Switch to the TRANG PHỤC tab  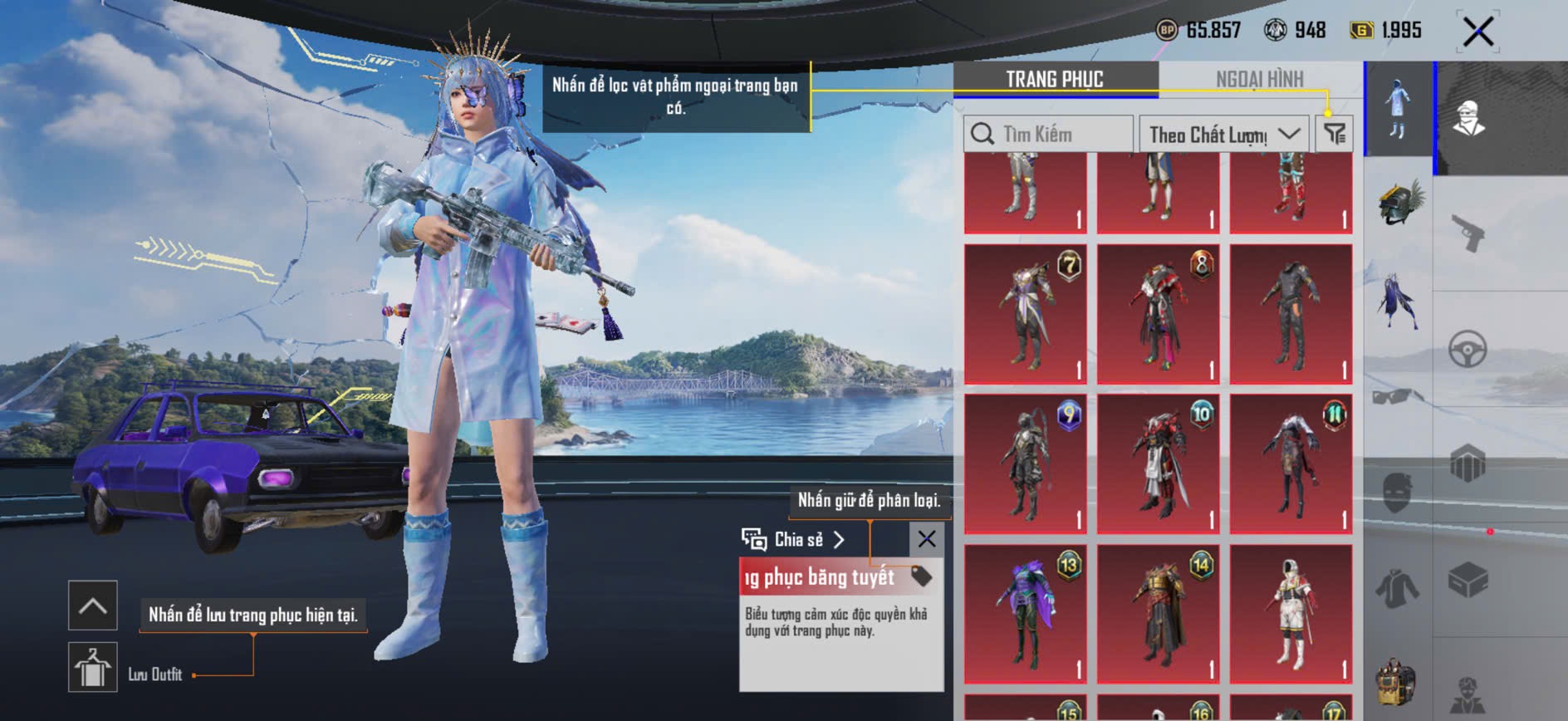pyautogui.click(x=1054, y=80)
